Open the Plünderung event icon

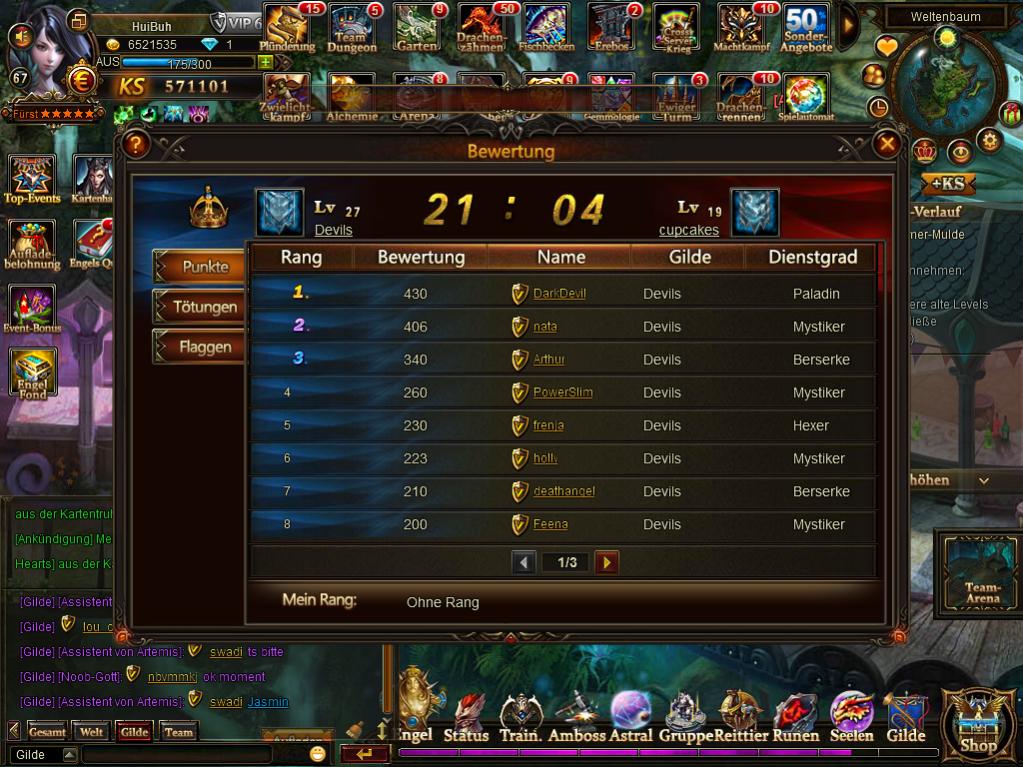pos(287,26)
